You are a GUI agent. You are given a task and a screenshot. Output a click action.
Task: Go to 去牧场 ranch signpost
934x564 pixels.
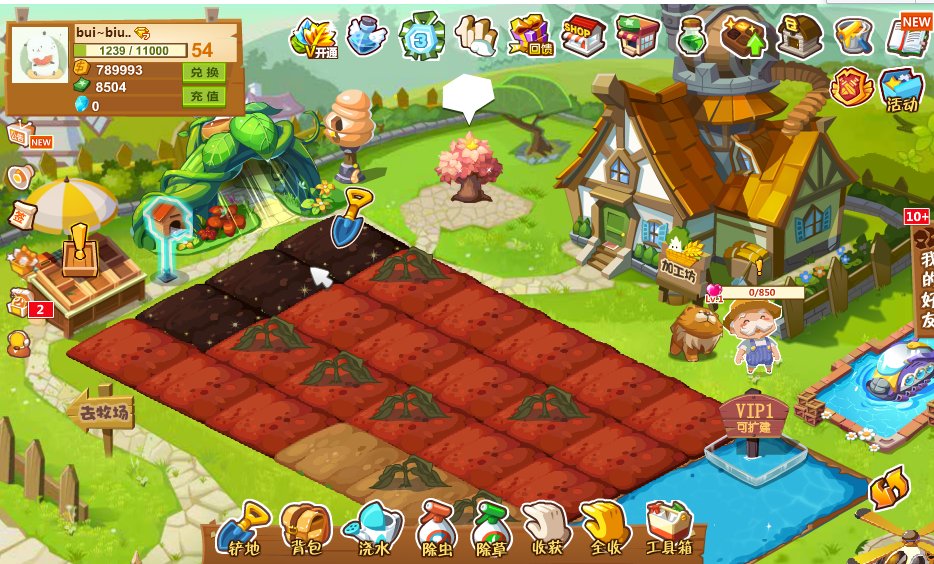(x=100, y=409)
